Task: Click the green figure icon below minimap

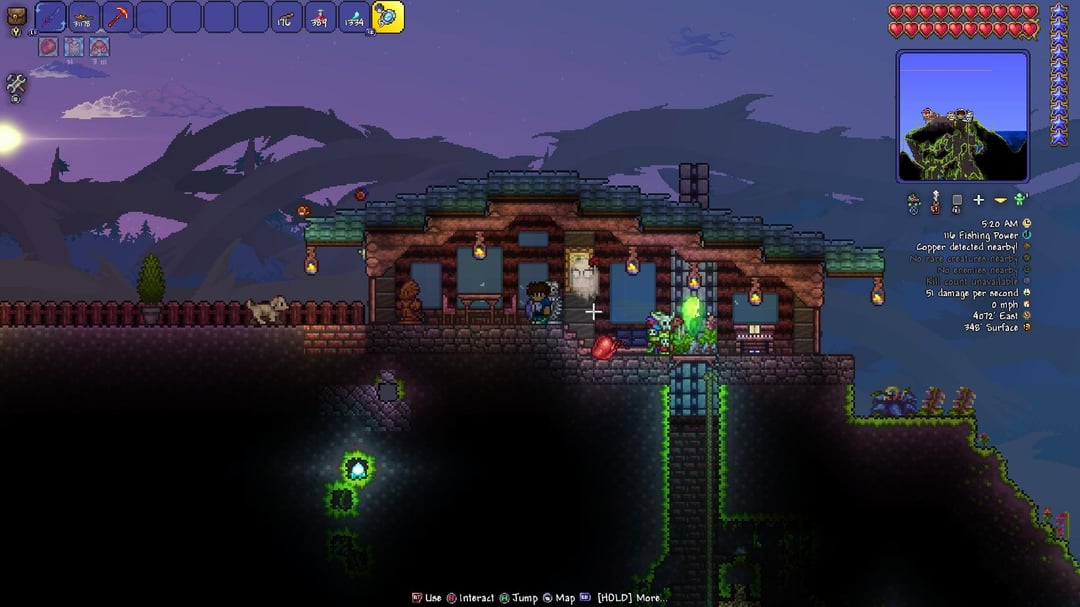Action: 1020,200
